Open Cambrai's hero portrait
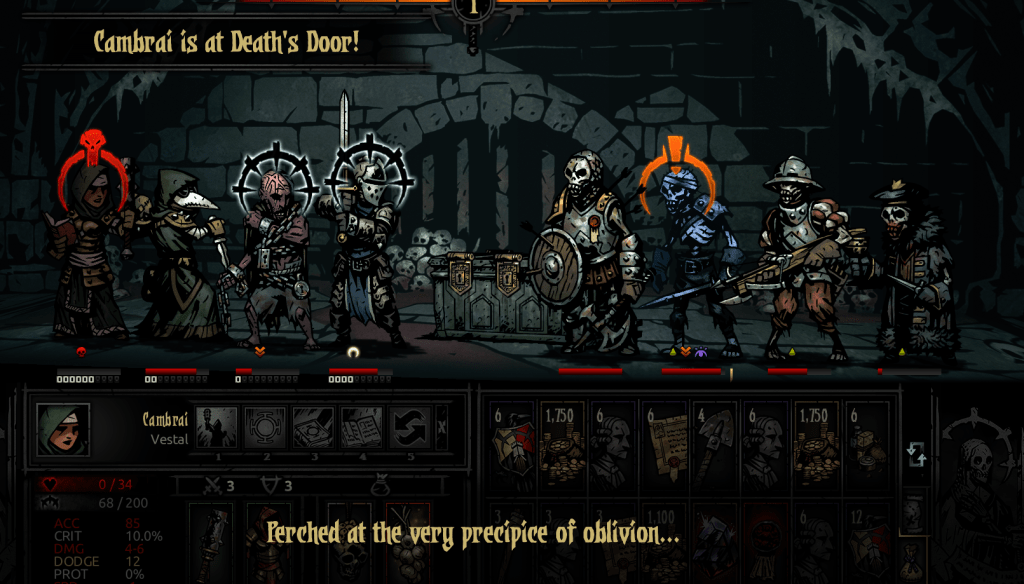1024x584 pixels. pos(64,430)
